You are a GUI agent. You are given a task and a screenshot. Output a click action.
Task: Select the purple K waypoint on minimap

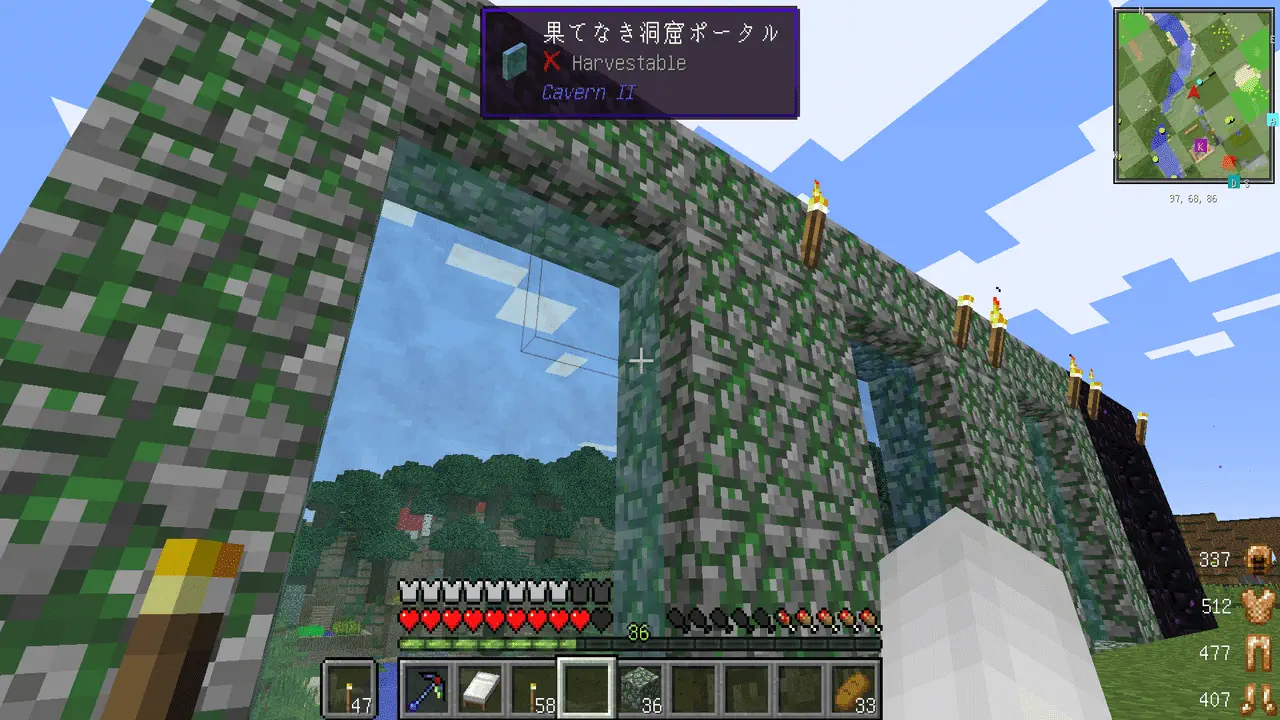pyautogui.click(x=1200, y=146)
